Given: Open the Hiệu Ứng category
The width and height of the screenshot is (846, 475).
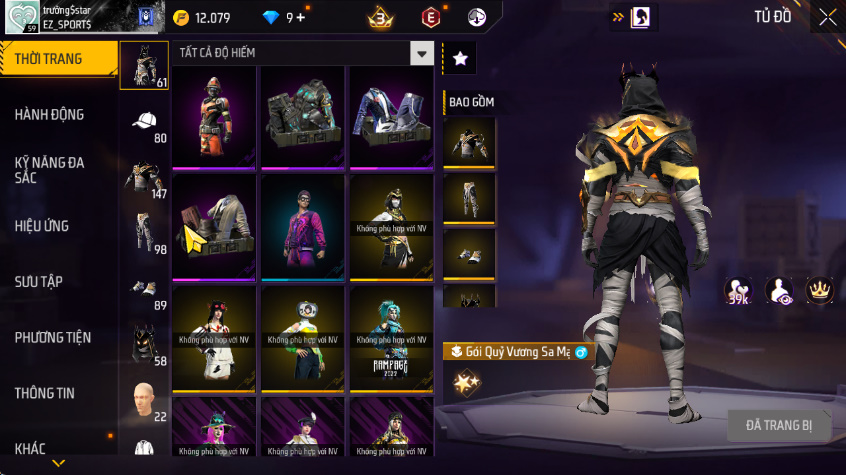Looking at the screenshot, I should point(42,226).
